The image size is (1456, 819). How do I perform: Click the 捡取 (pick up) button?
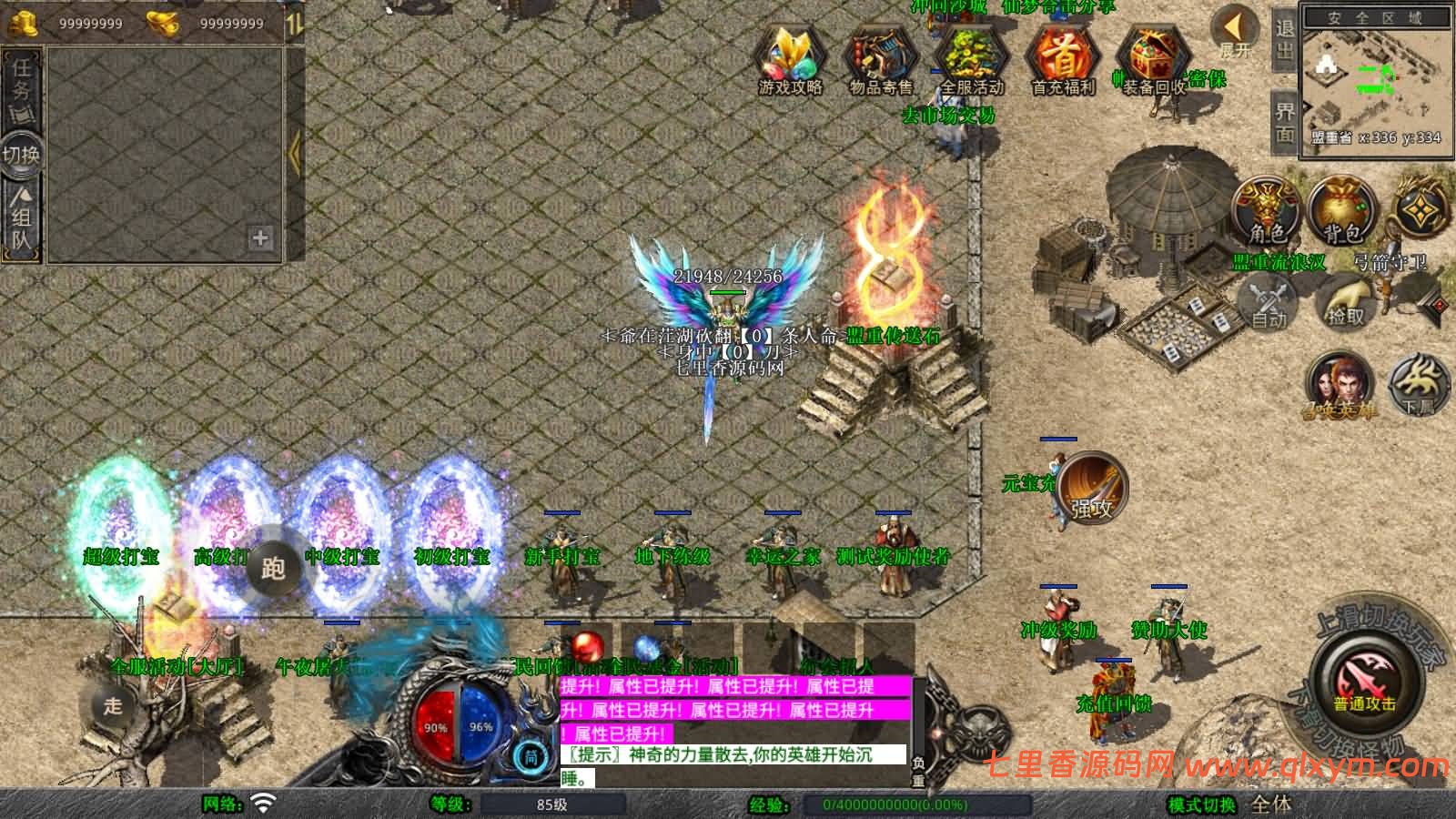click(x=1344, y=300)
